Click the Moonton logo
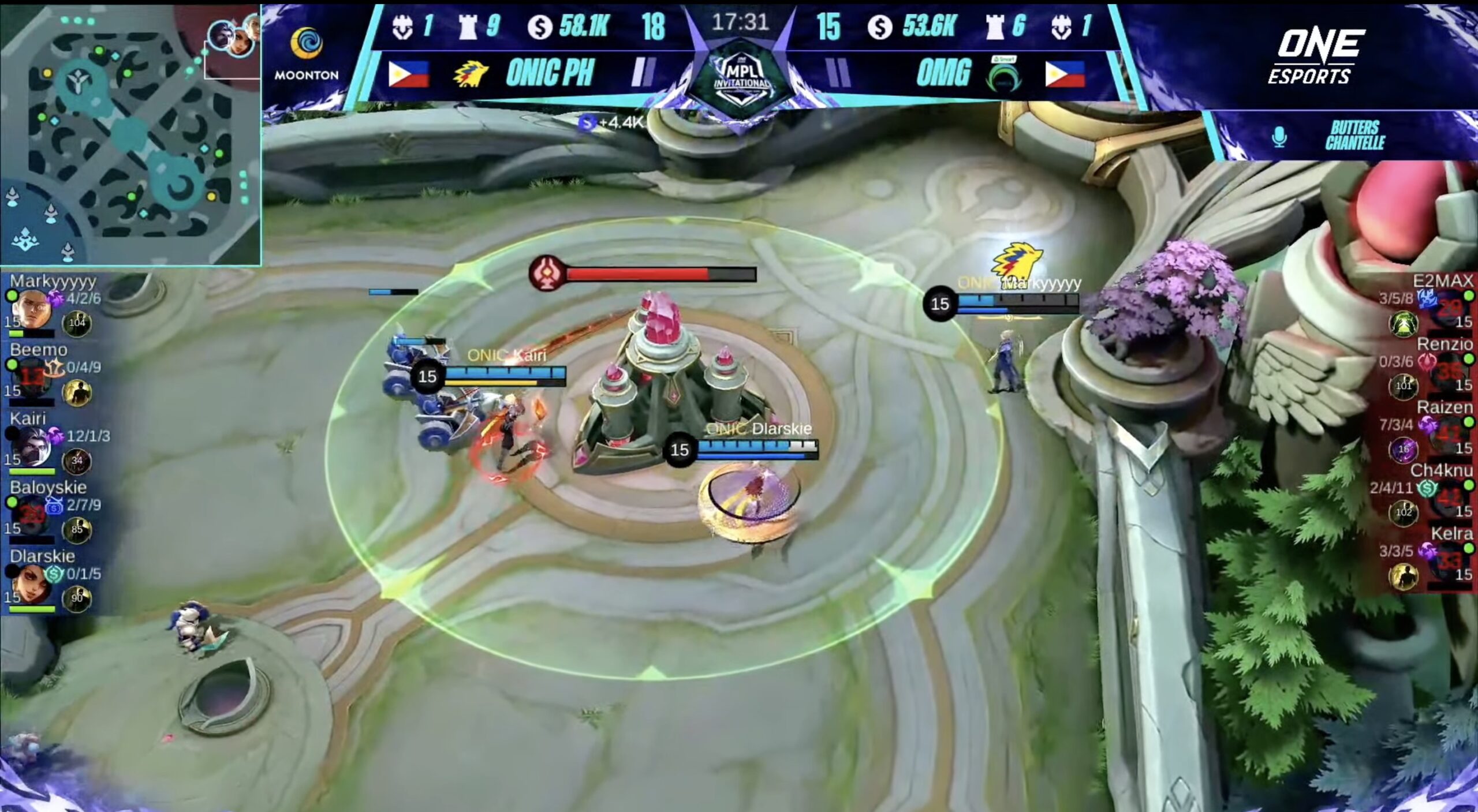The width and height of the screenshot is (1478, 812). click(306, 55)
